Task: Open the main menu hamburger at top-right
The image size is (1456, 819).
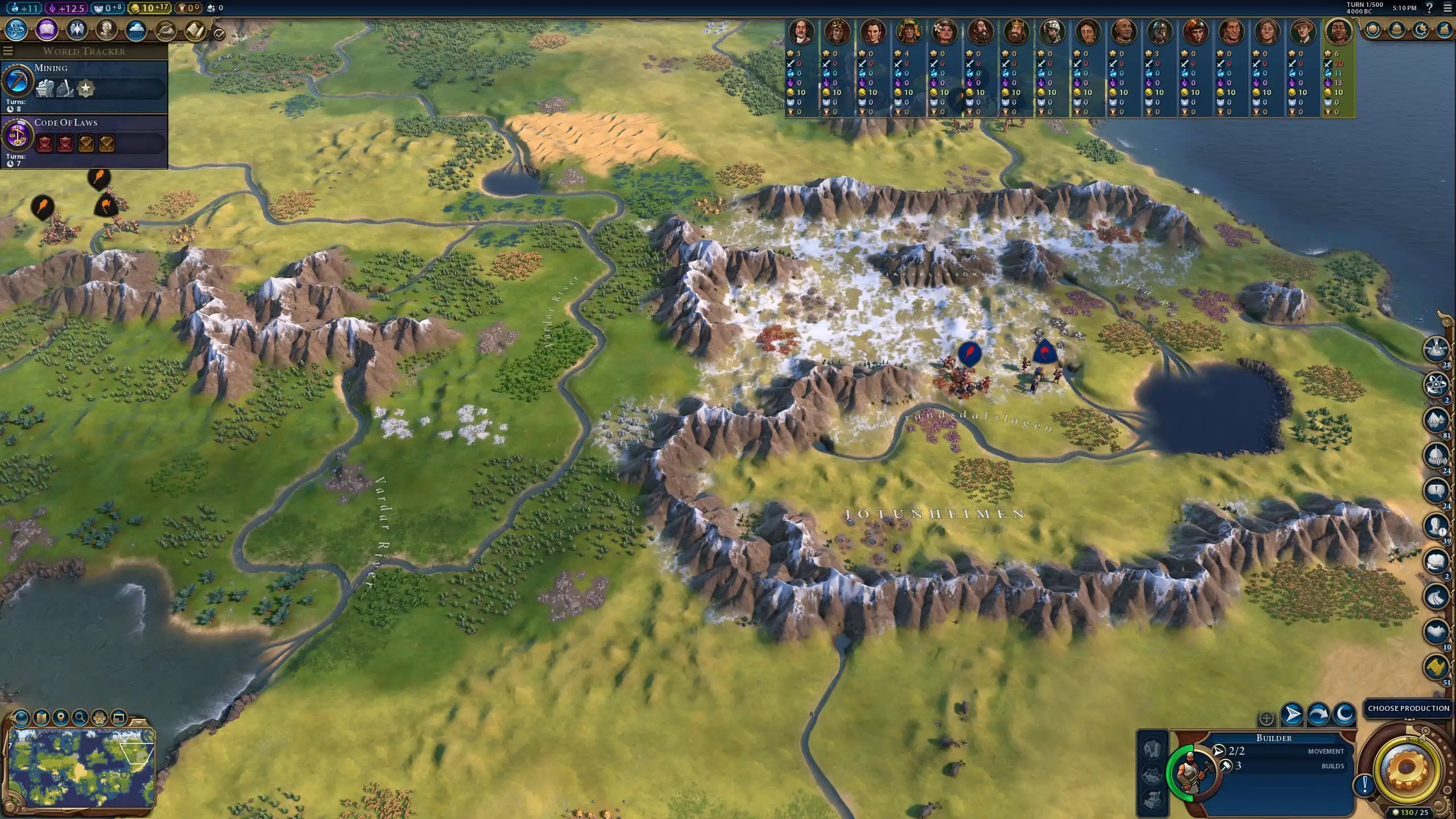Action: click(1447, 8)
